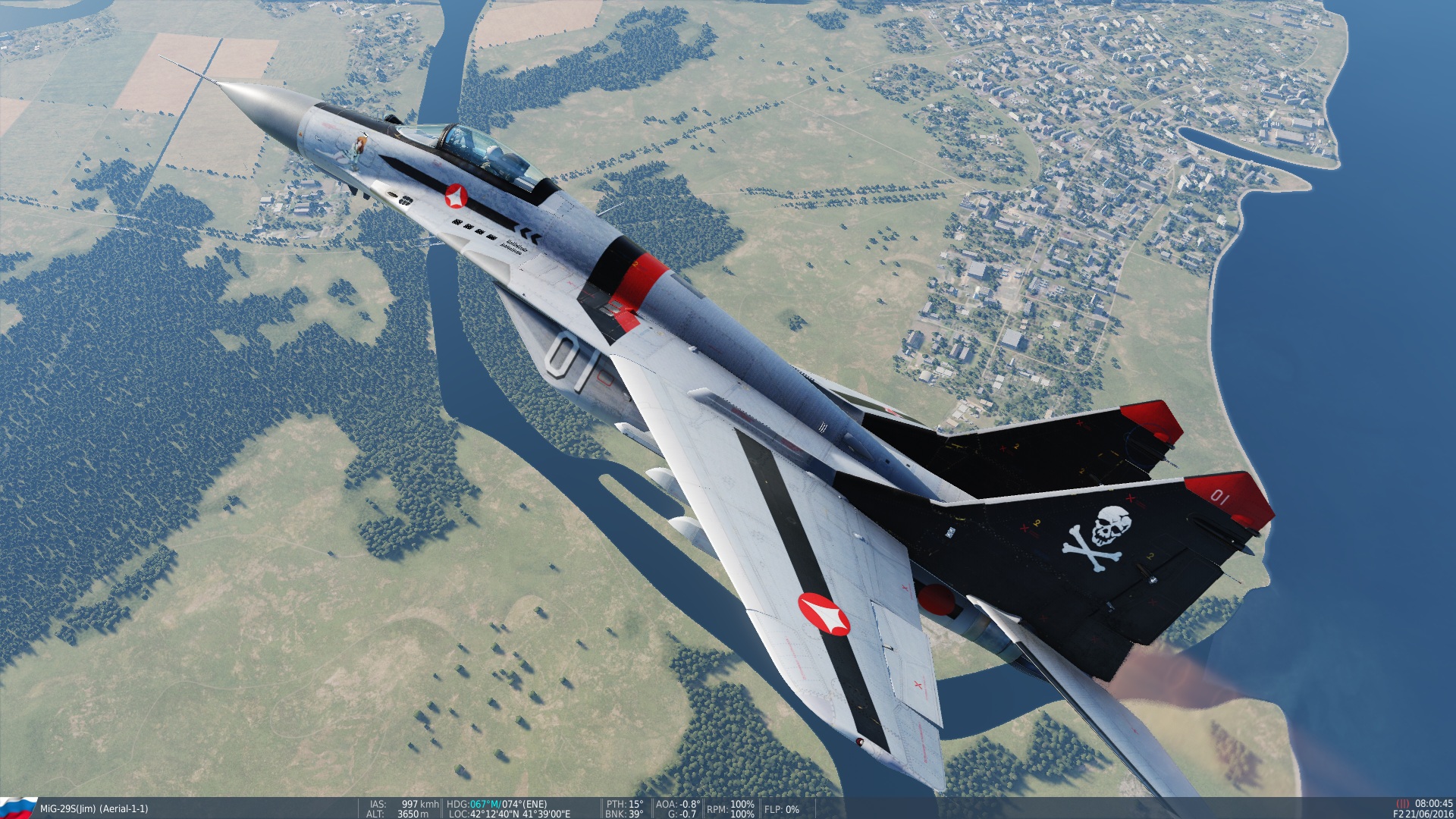Select the cyan 067°M magnetic heading value

[x=484, y=804]
